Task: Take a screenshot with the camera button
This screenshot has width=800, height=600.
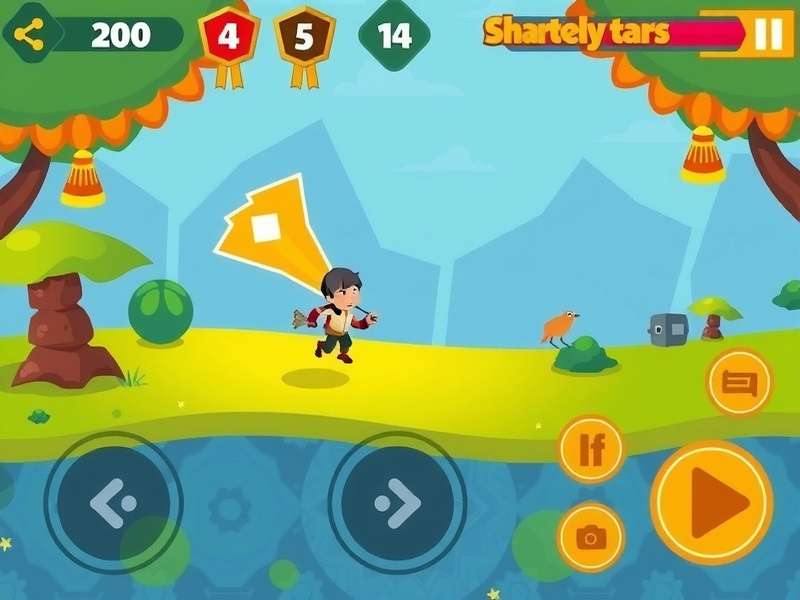Action: click(x=591, y=538)
